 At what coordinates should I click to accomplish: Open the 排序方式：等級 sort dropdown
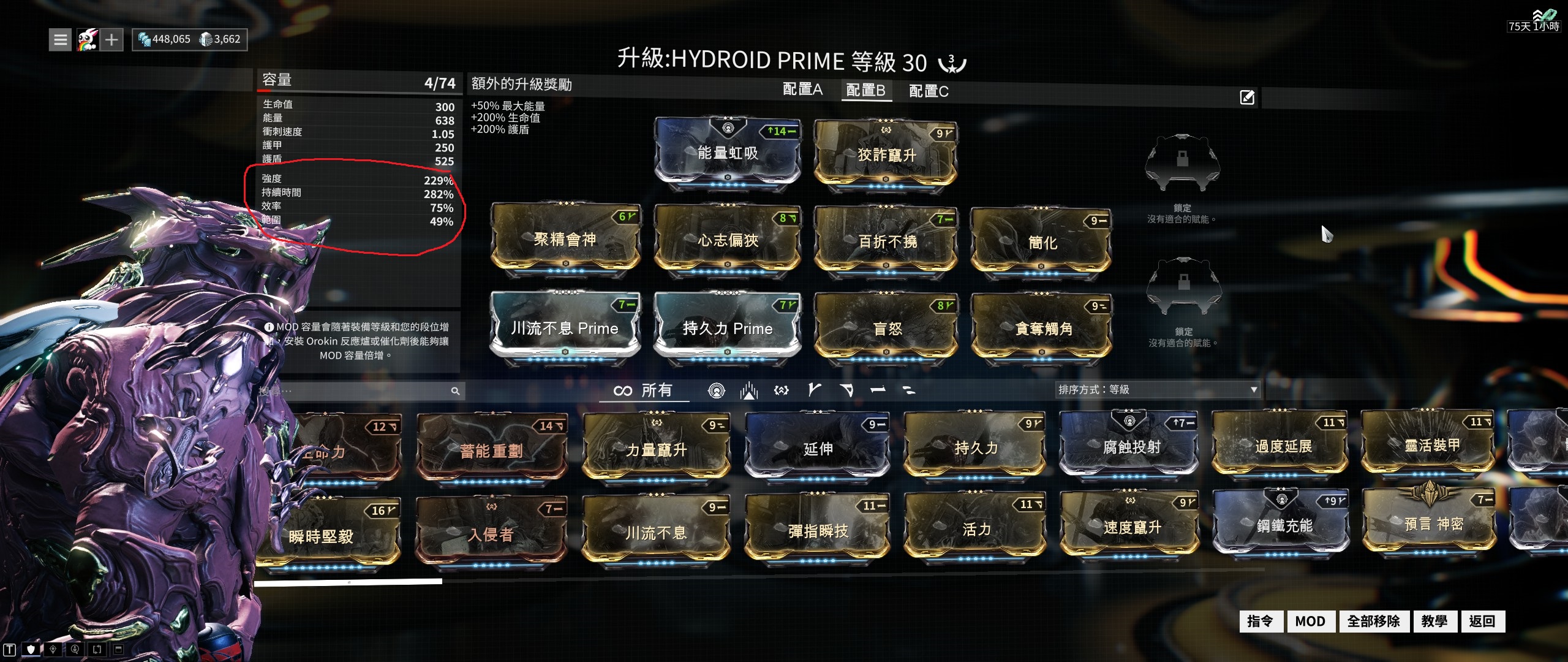(x=1158, y=390)
